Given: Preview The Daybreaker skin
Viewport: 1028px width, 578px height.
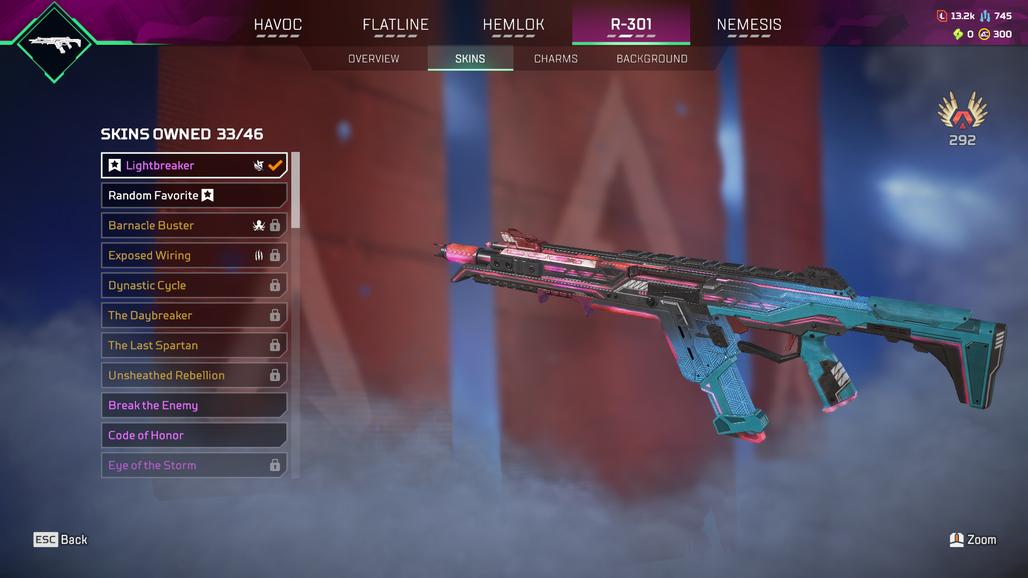Looking at the screenshot, I should pyautogui.click(x=194, y=315).
